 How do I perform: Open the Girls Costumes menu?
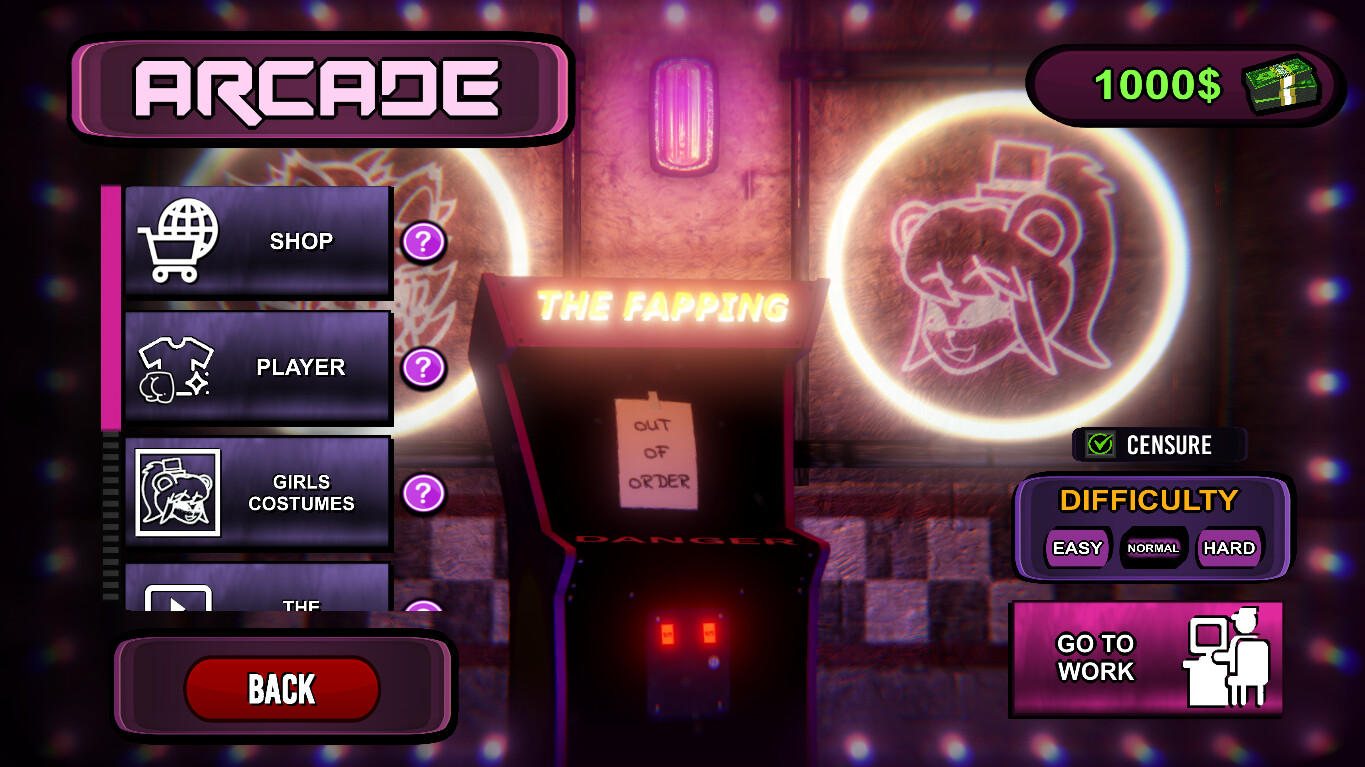point(258,492)
